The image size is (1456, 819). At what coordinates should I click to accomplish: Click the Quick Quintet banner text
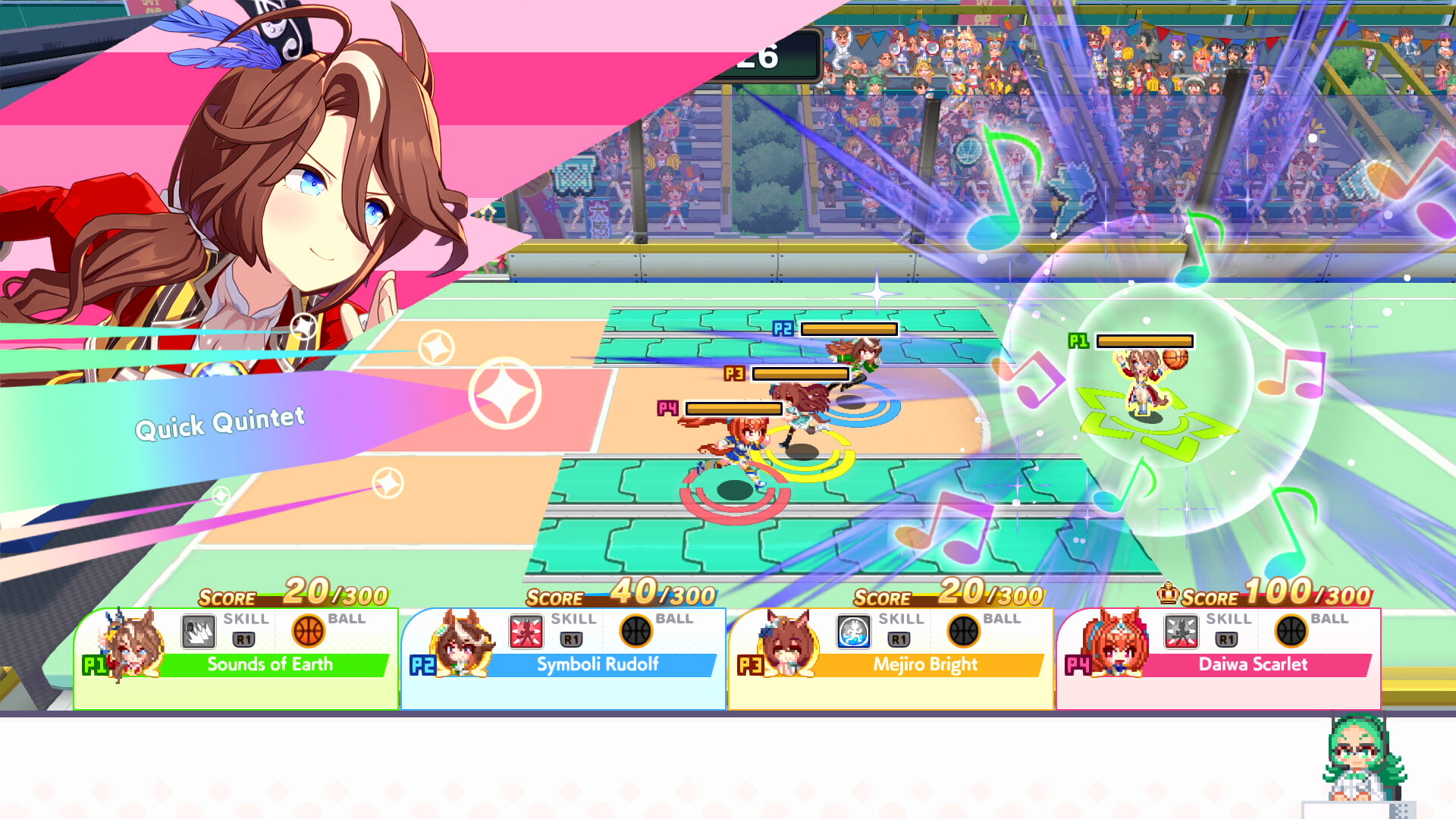(x=220, y=422)
